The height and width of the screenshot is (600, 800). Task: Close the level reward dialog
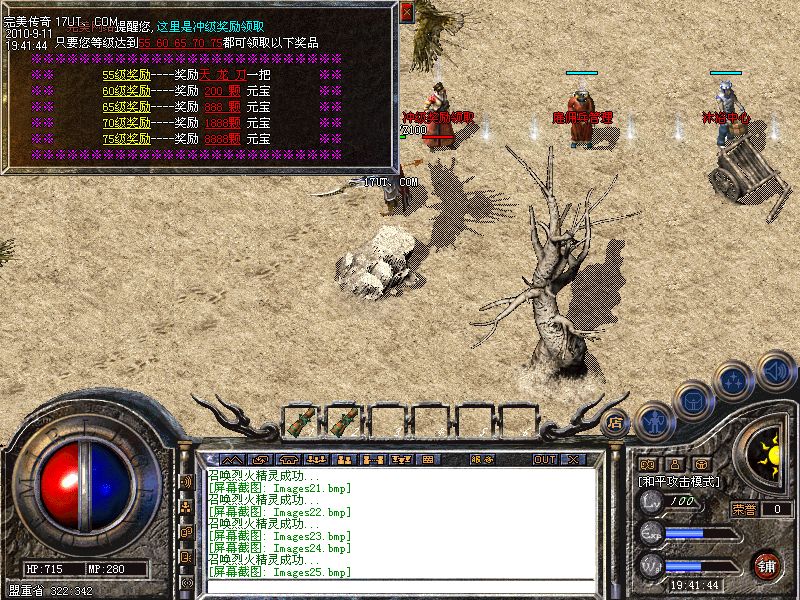[406, 13]
